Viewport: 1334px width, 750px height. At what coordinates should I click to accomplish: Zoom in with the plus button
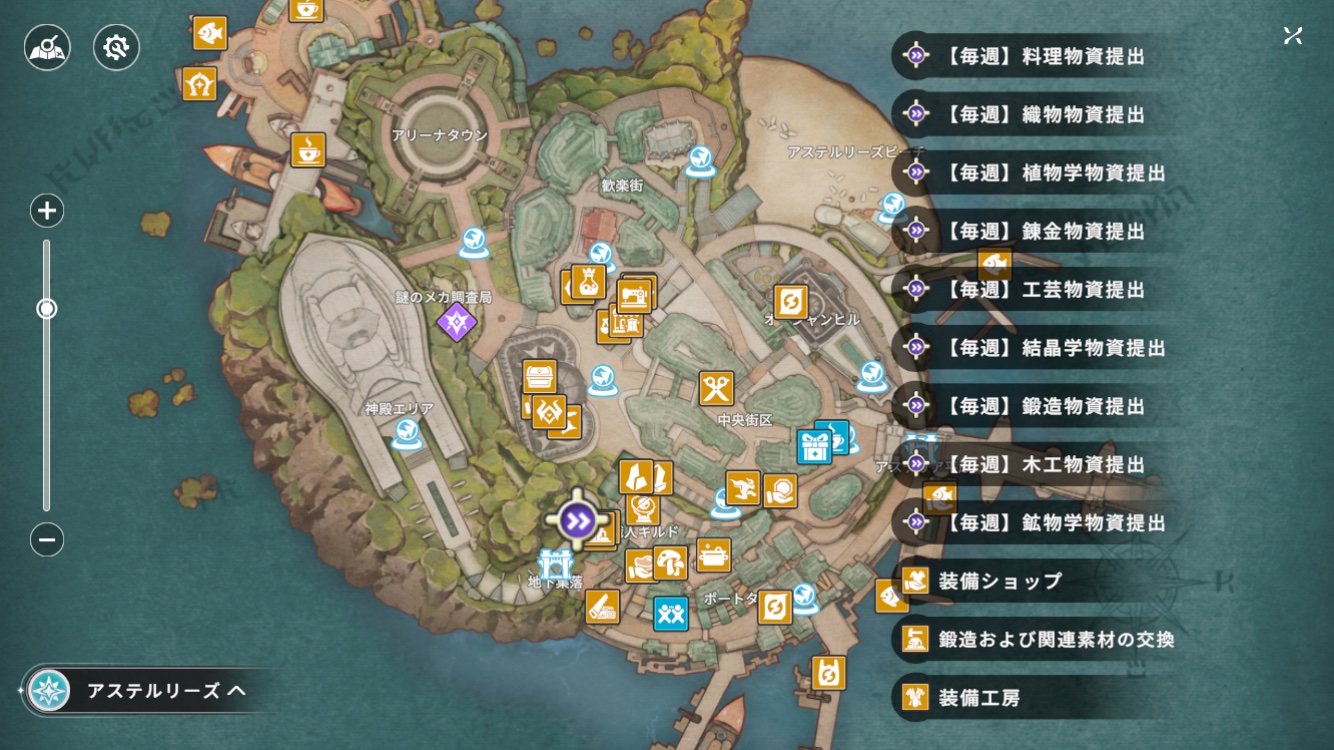tap(47, 211)
